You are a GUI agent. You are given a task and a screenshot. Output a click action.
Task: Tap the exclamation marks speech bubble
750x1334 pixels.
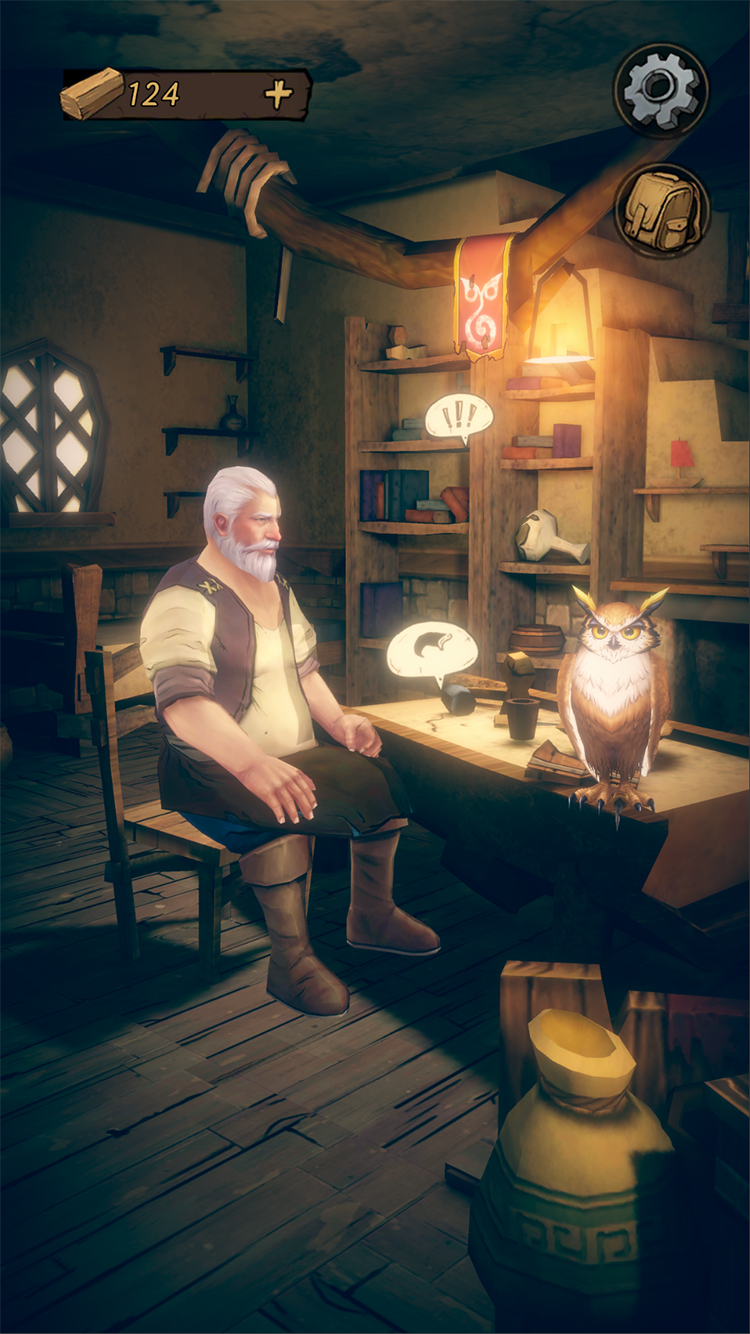(x=459, y=416)
